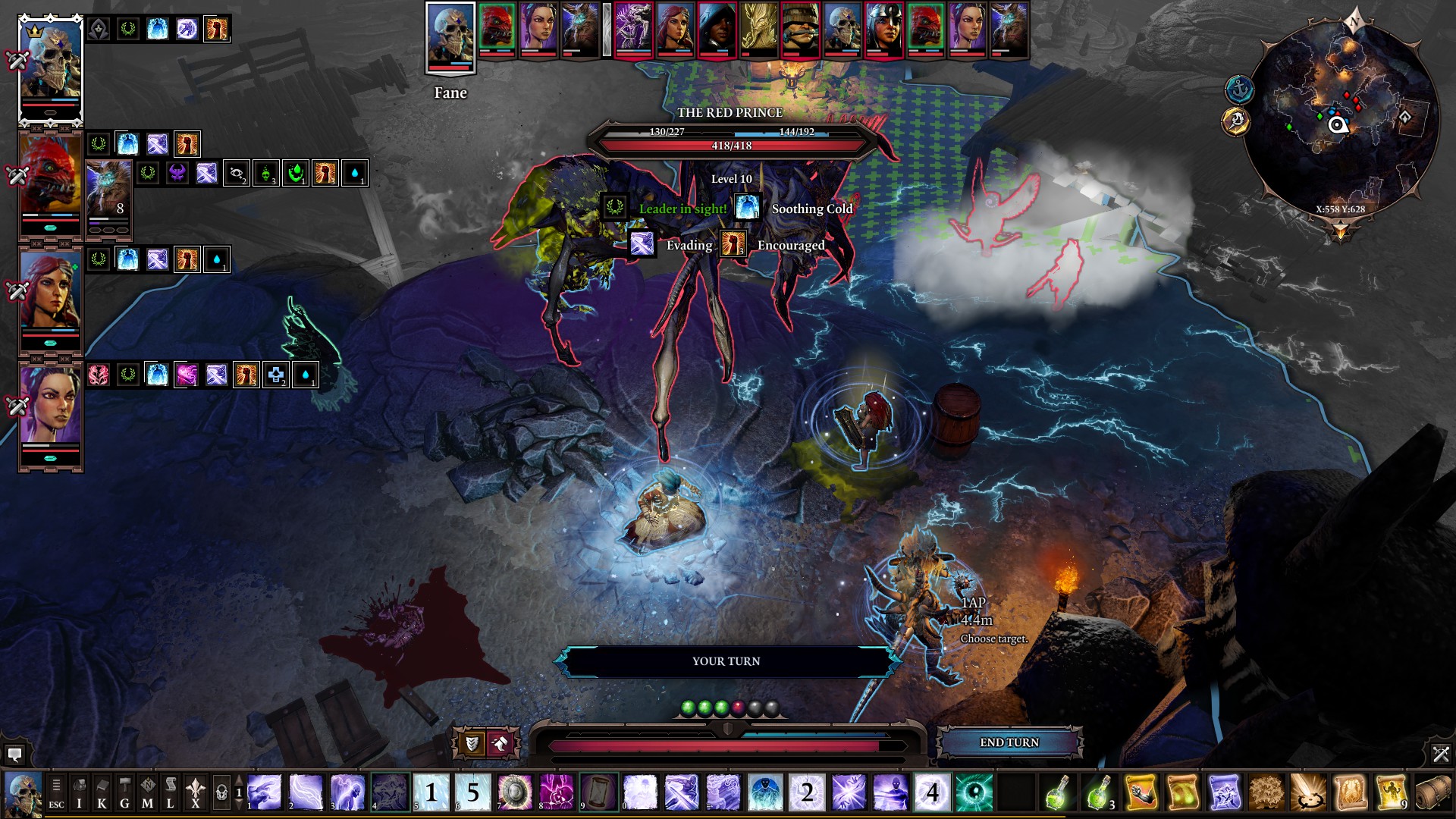
Task: End the current turn
Action: tap(1009, 742)
